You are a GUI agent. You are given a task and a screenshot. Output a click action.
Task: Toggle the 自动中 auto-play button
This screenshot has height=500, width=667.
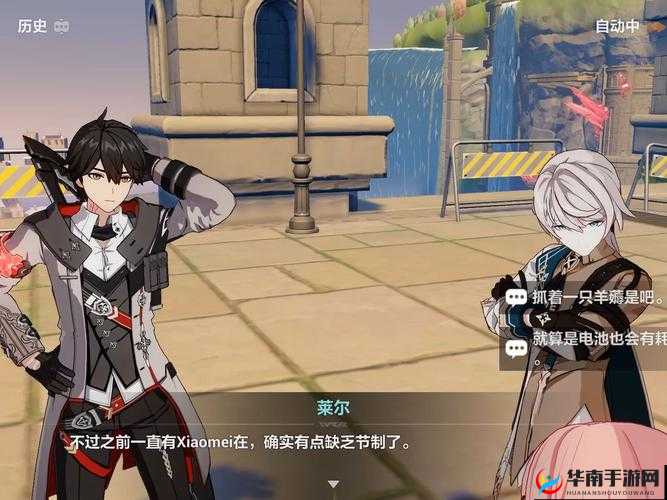click(x=617, y=27)
